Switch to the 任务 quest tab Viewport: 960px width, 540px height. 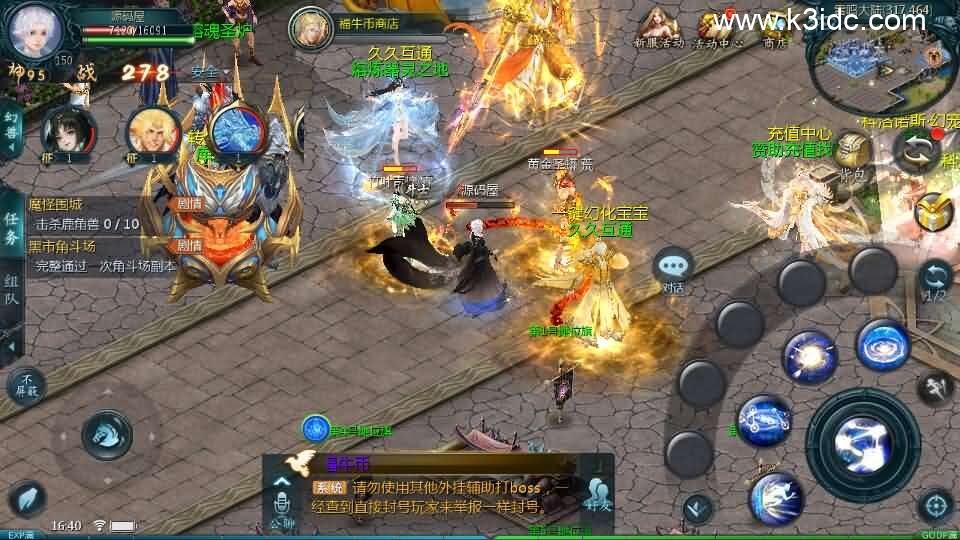tap(11, 228)
